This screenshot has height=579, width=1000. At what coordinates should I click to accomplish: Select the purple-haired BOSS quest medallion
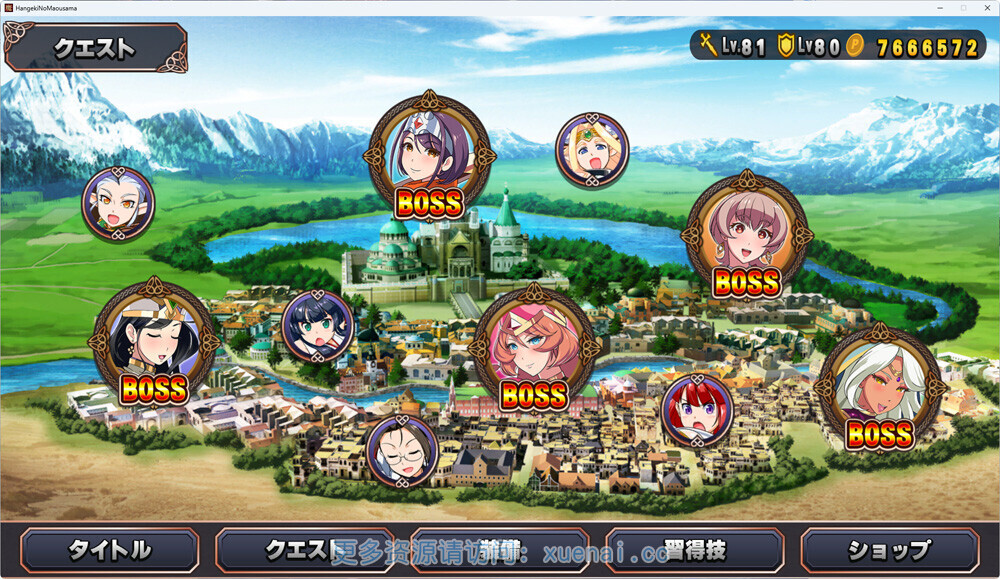pyautogui.click(x=429, y=155)
